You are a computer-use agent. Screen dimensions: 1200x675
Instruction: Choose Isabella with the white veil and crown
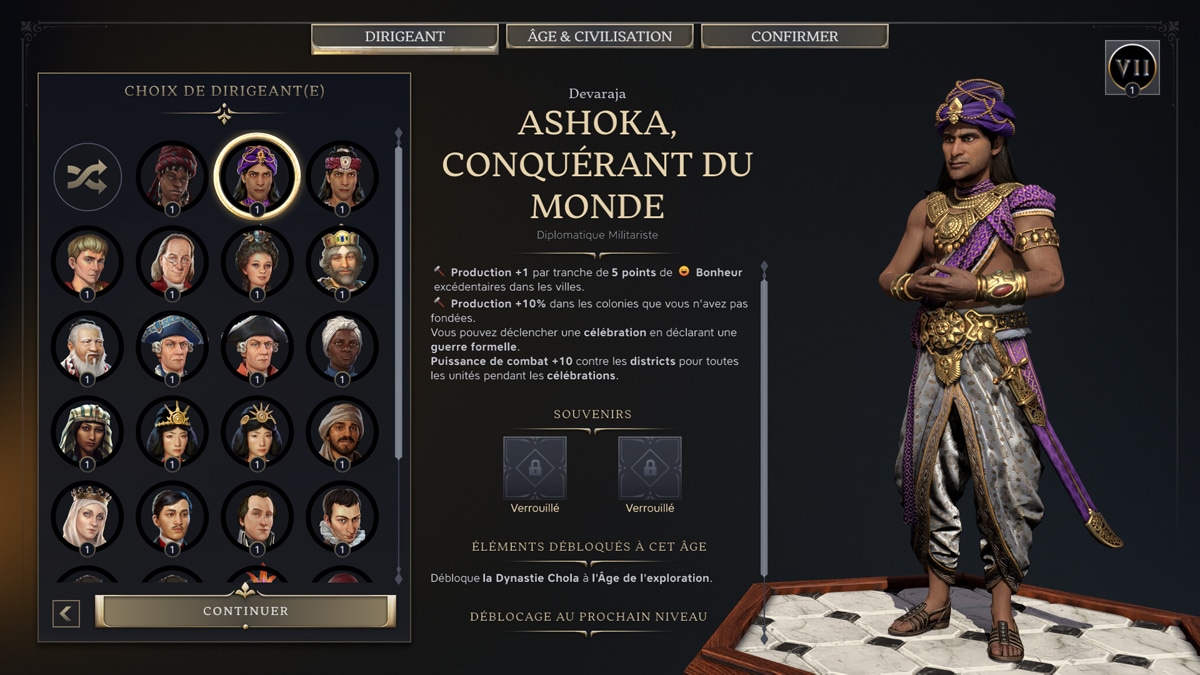coord(87,516)
